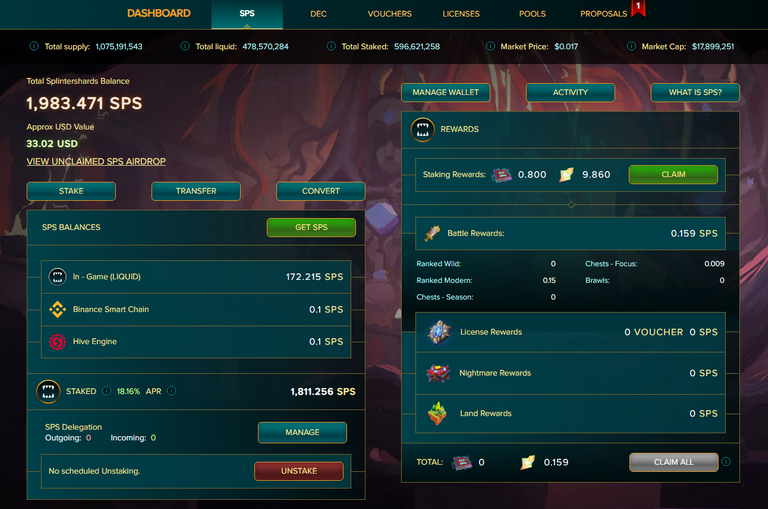
Task: Choose the Convert button
Action: [321, 191]
